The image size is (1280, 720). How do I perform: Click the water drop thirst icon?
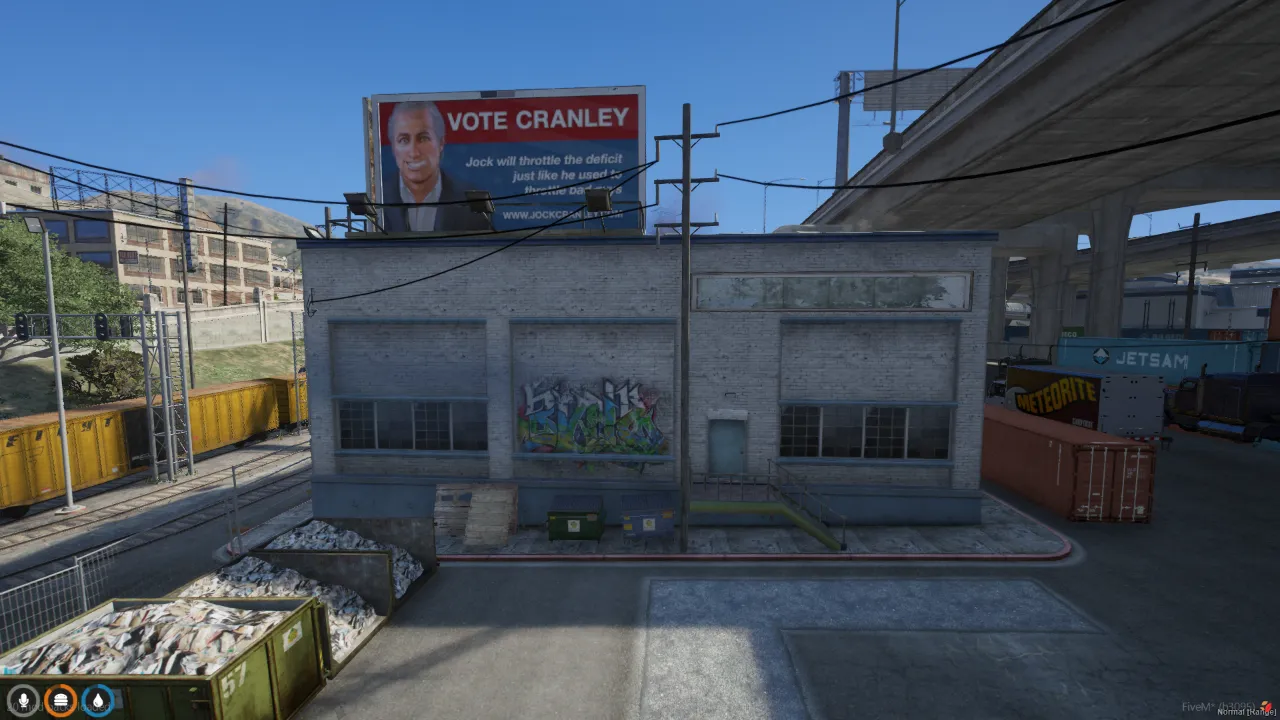[x=98, y=699]
